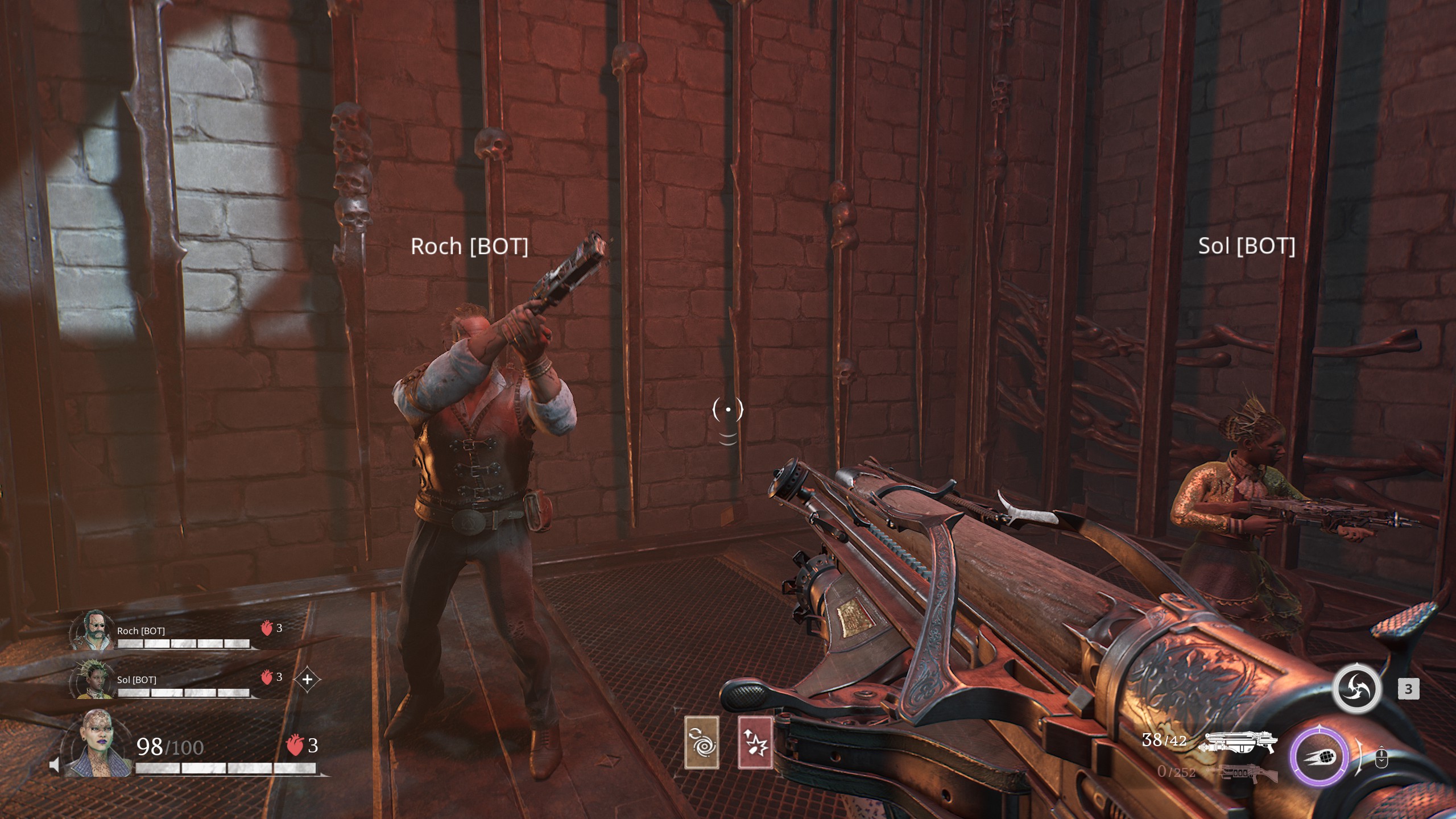1456x819 pixels.
Task: Click the diamond plus icon beside Sol
Action: pyautogui.click(x=307, y=679)
